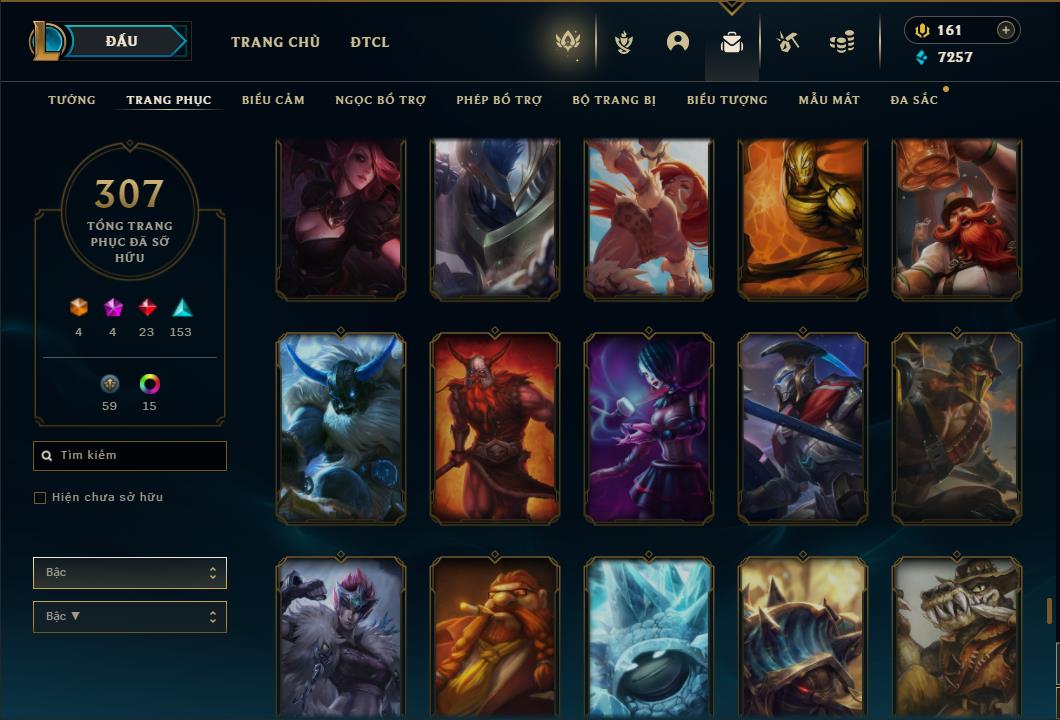
Task: Switch to the MẪU MẮT tab
Action: 829,100
